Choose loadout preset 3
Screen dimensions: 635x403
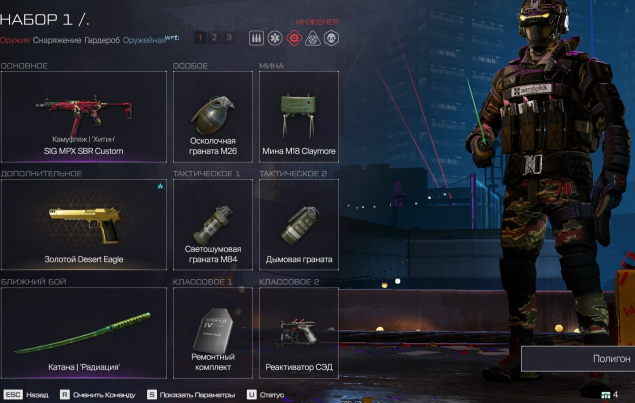pyautogui.click(x=228, y=38)
